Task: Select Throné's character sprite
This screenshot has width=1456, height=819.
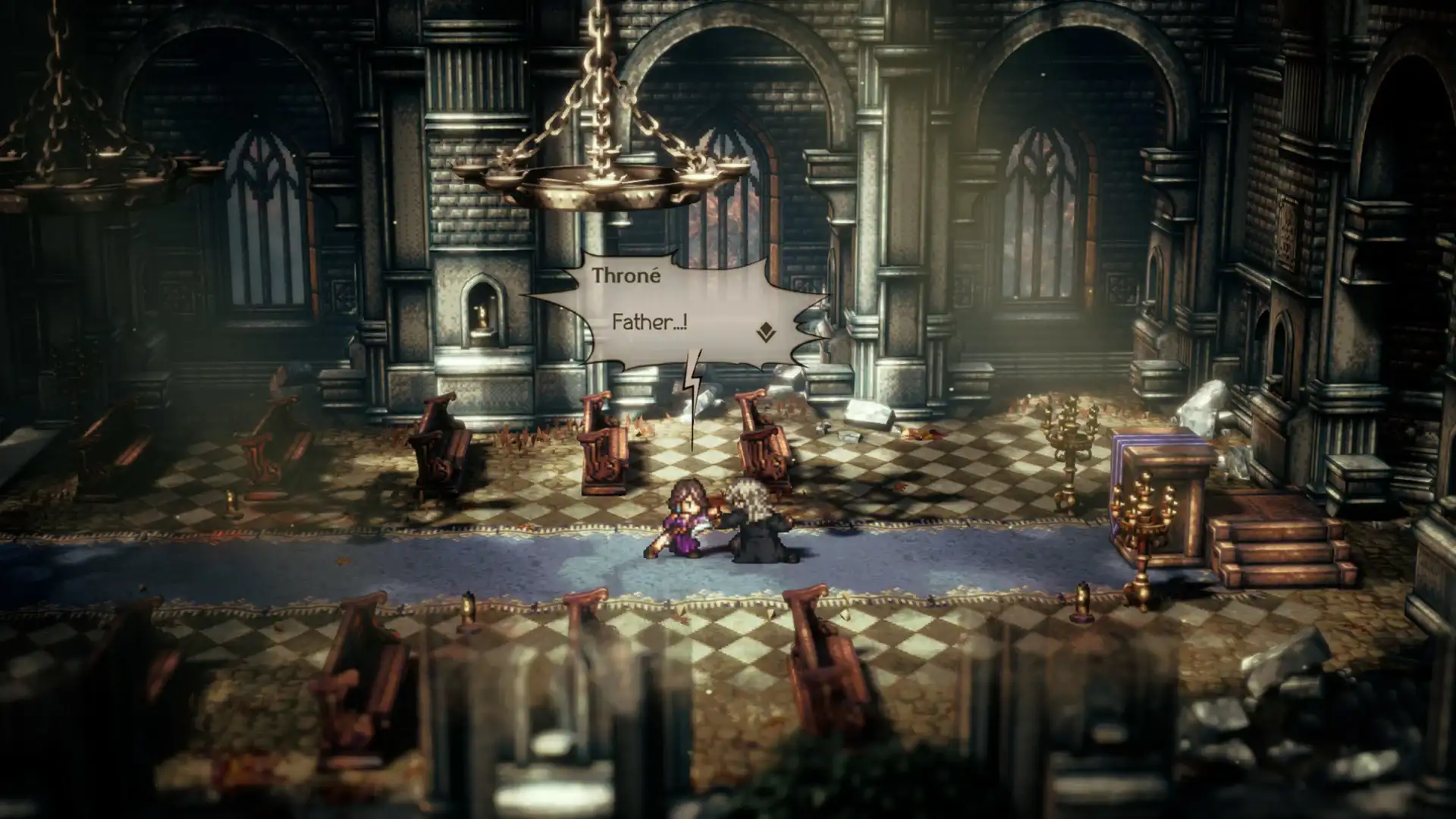Action: (686, 519)
